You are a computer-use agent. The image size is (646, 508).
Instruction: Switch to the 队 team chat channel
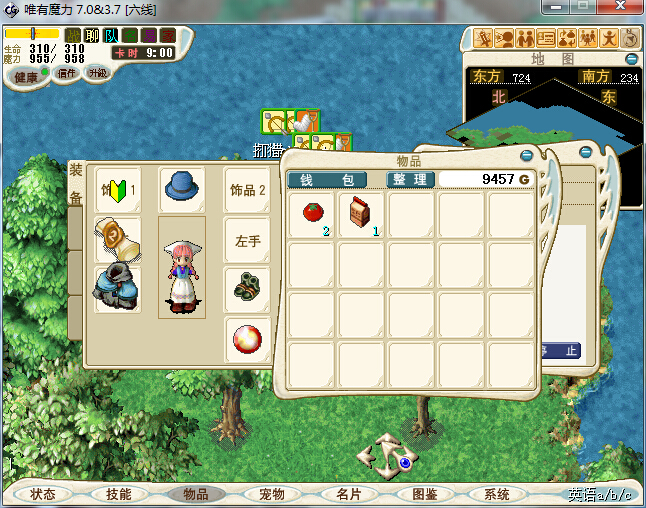click(111, 35)
